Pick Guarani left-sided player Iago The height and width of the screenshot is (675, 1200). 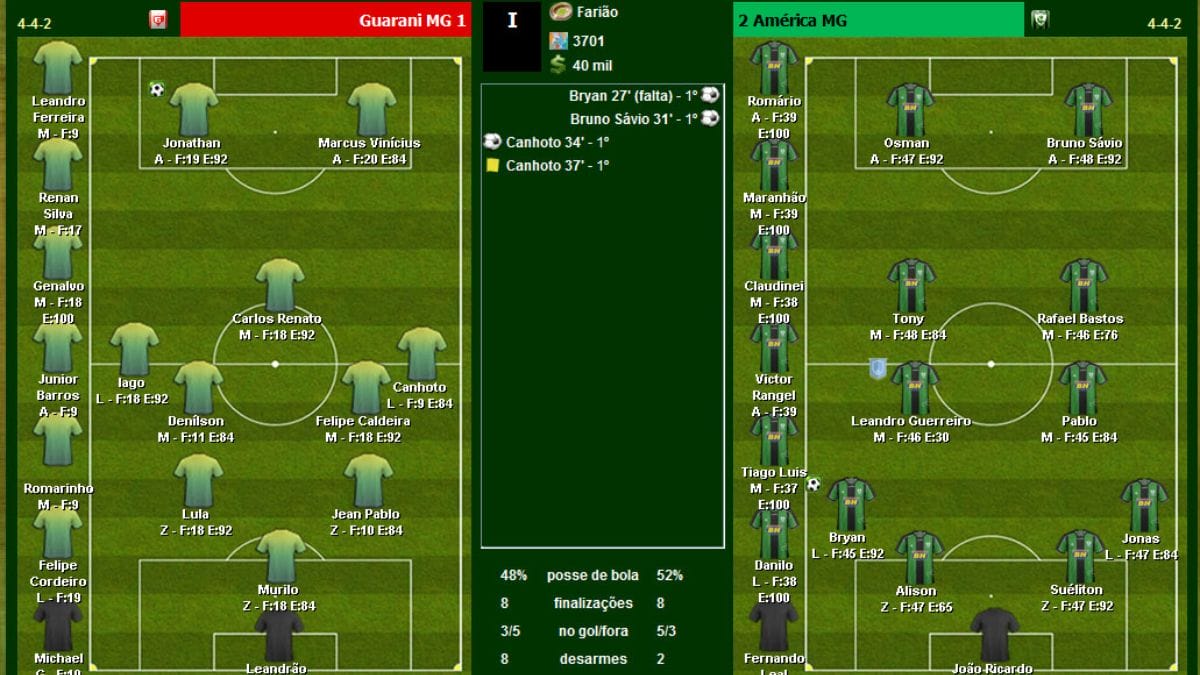point(134,349)
